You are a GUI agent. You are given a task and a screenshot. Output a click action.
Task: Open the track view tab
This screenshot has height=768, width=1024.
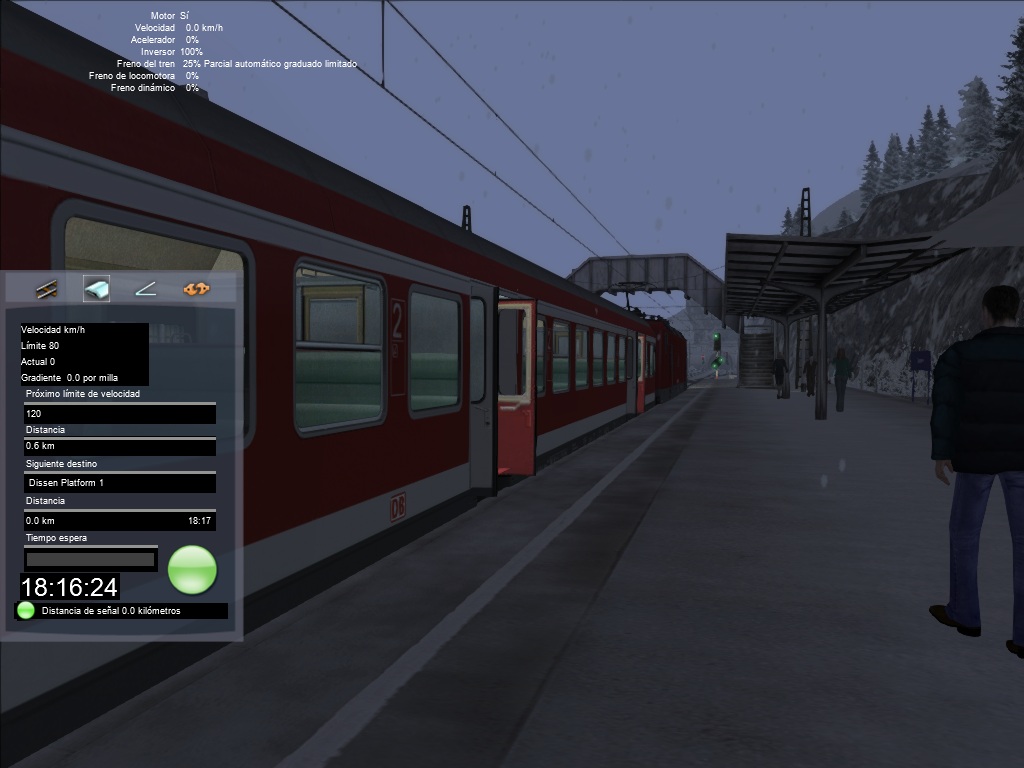point(46,290)
